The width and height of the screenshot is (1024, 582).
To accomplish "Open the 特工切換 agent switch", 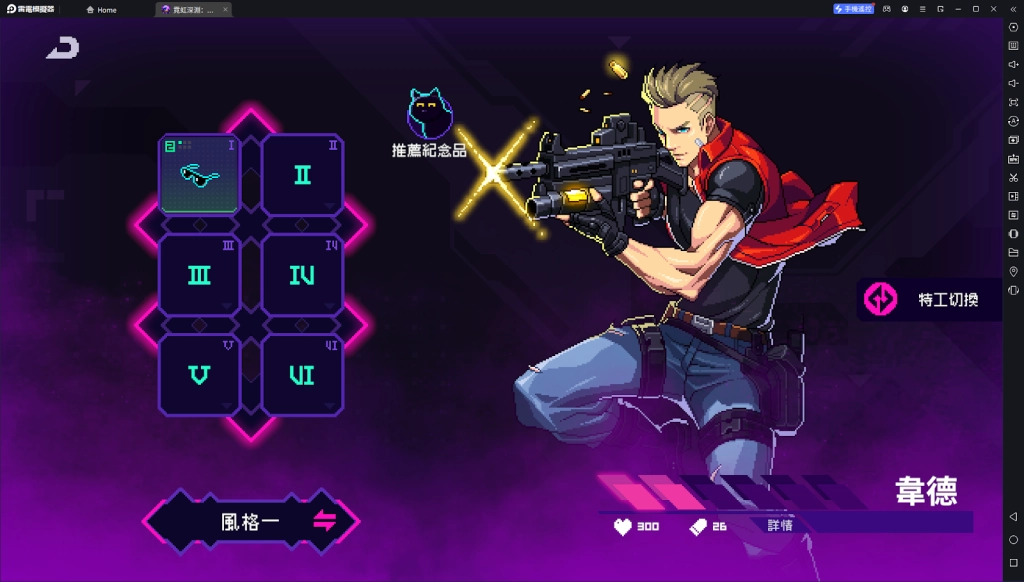I will tap(930, 299).
